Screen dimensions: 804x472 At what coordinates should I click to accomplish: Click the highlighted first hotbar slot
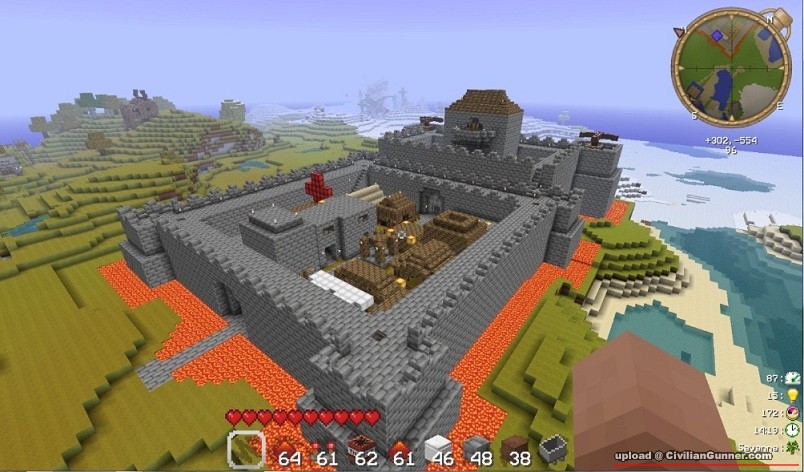click(x=246, y=449)
